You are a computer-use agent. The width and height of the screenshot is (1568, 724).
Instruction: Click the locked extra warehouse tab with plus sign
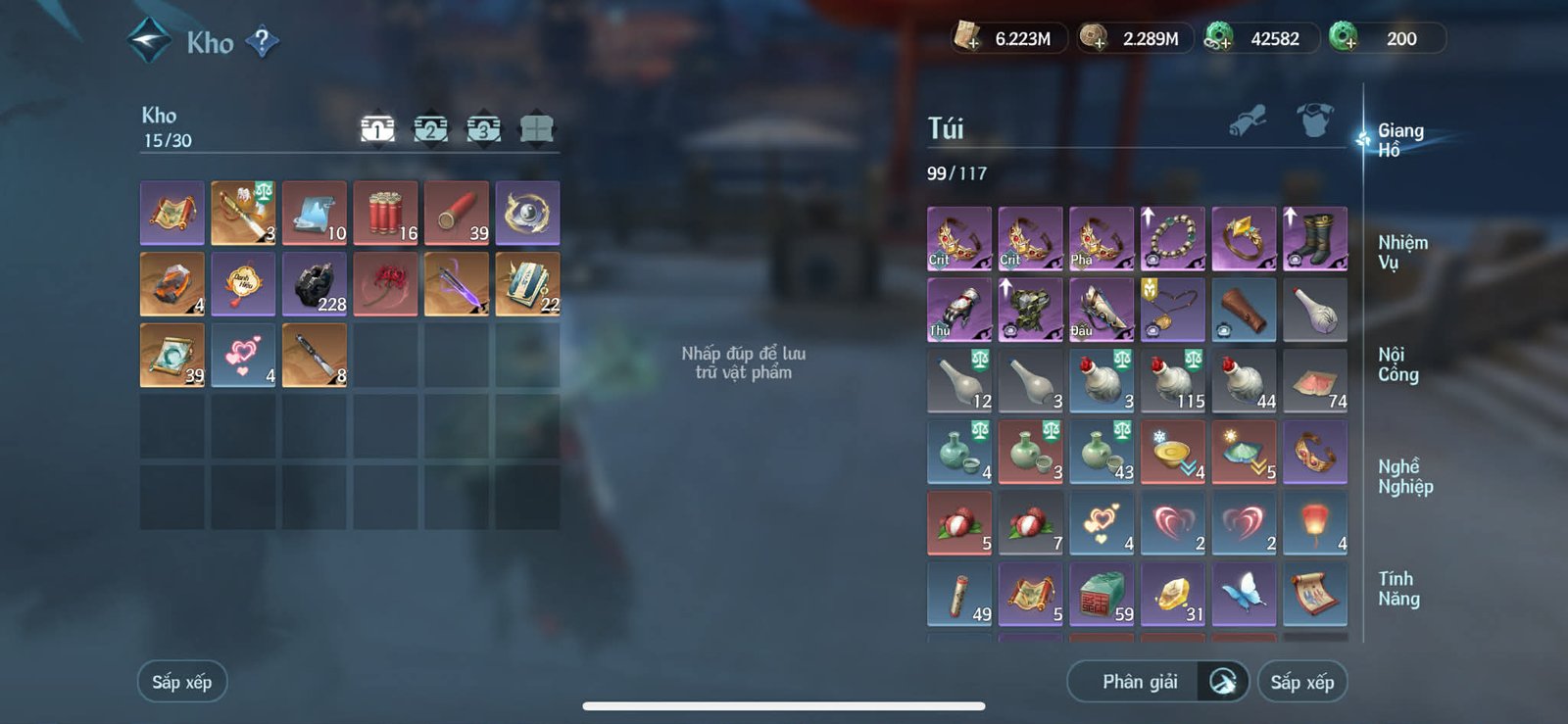point(535,127)
